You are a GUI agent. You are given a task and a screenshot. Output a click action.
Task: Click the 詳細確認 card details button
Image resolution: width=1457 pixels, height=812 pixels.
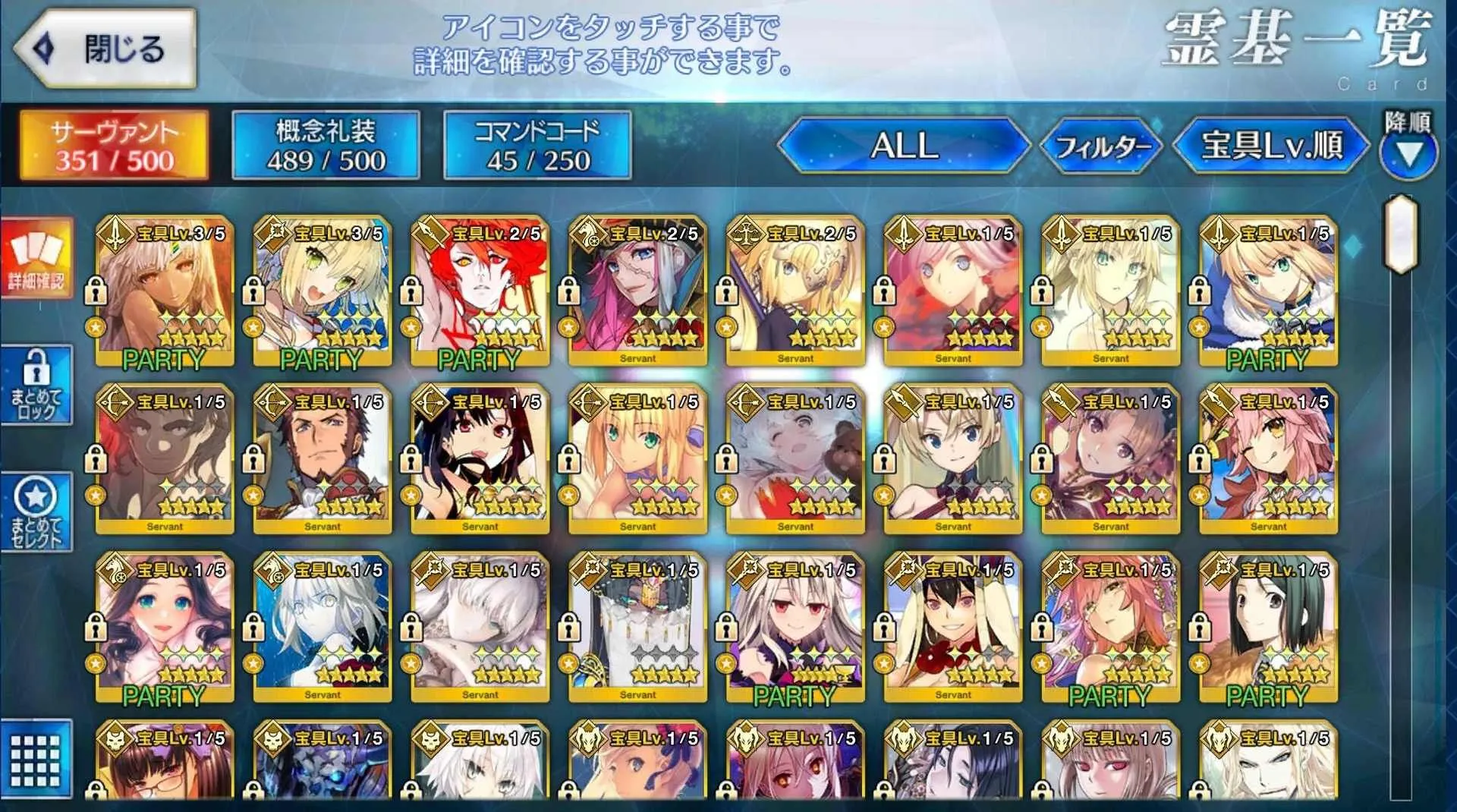(x=36, y=258)
